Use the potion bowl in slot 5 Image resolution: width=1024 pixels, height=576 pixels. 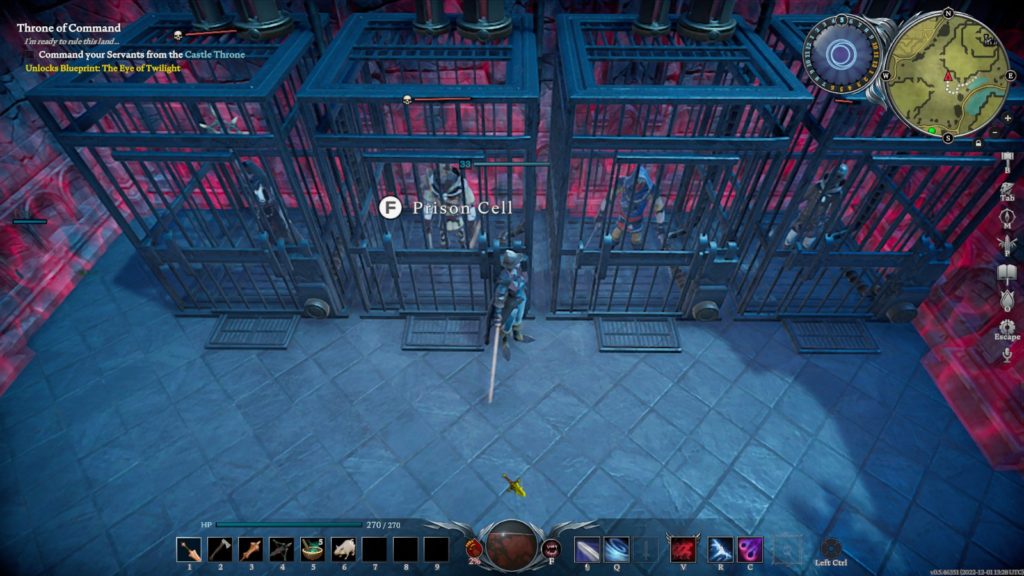[312, 549]
